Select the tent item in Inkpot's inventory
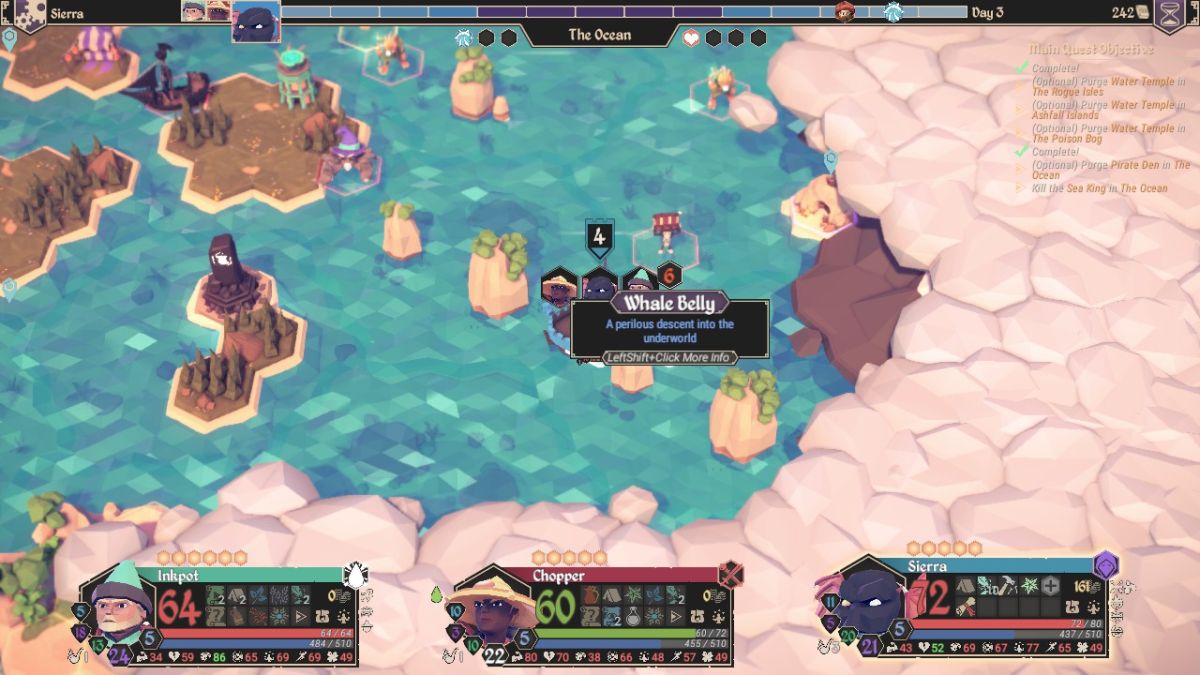The height and width of the screenshot is (675, 1200). coord(237,595)
